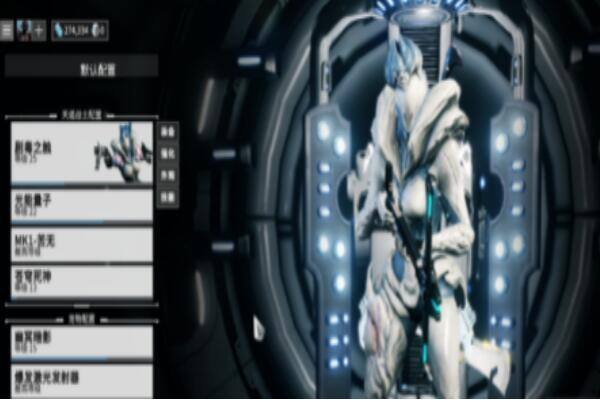Choose the weapon slot directly below MK1-苦无

(81, 281)
